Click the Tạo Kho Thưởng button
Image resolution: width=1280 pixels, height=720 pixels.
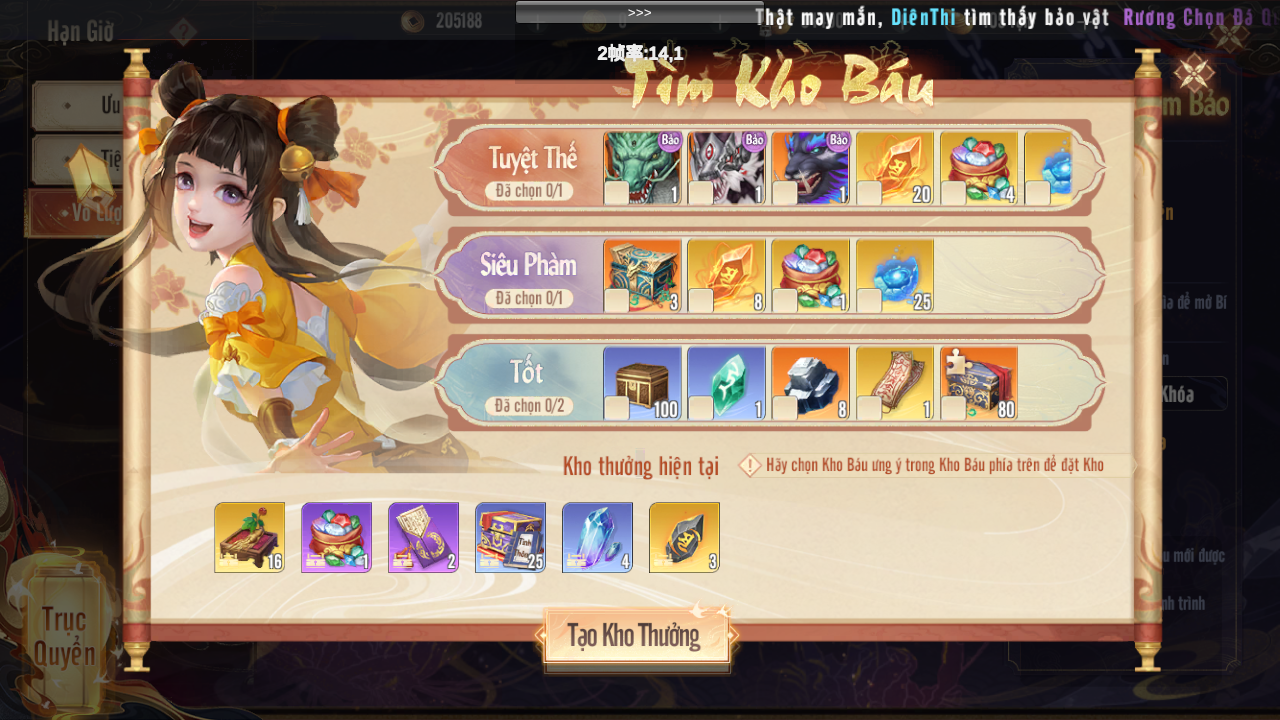coord(636,636)
